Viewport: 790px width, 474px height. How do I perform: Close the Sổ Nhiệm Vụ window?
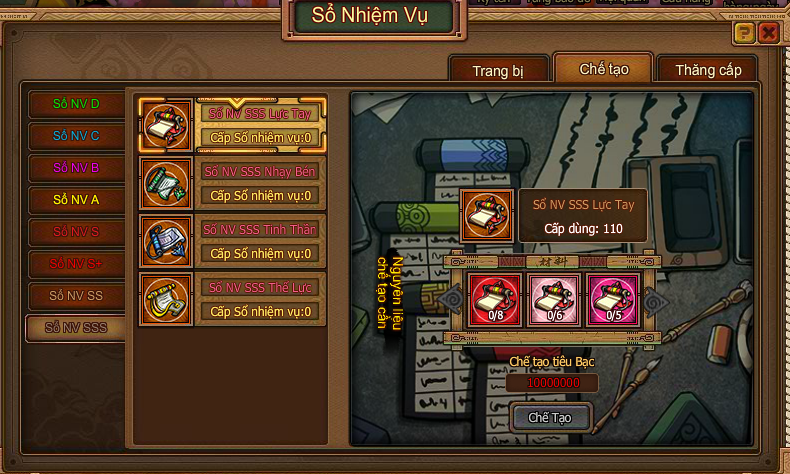(x=768, y=33)
